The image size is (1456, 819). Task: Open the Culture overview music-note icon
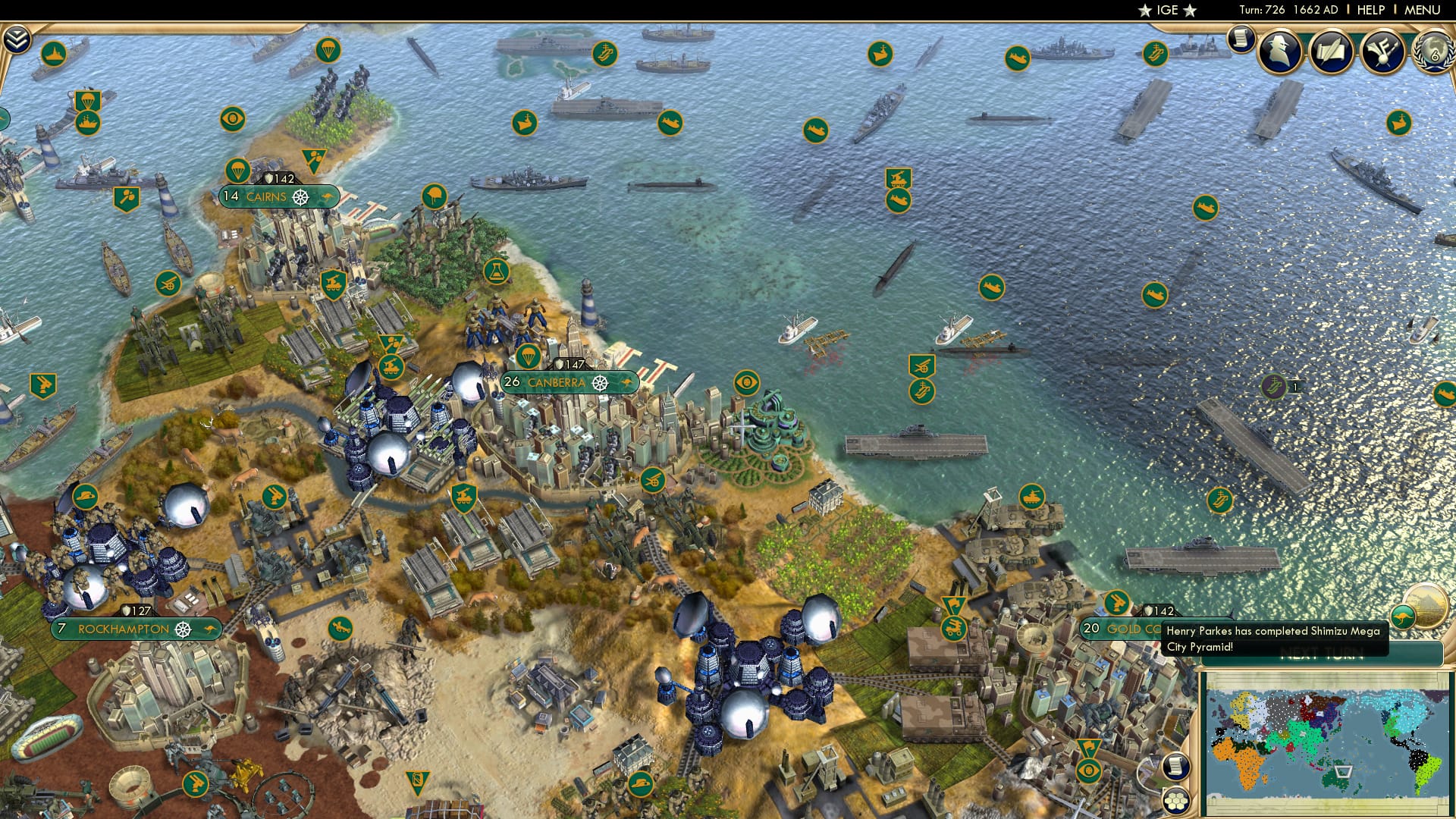click(1383, 53)
